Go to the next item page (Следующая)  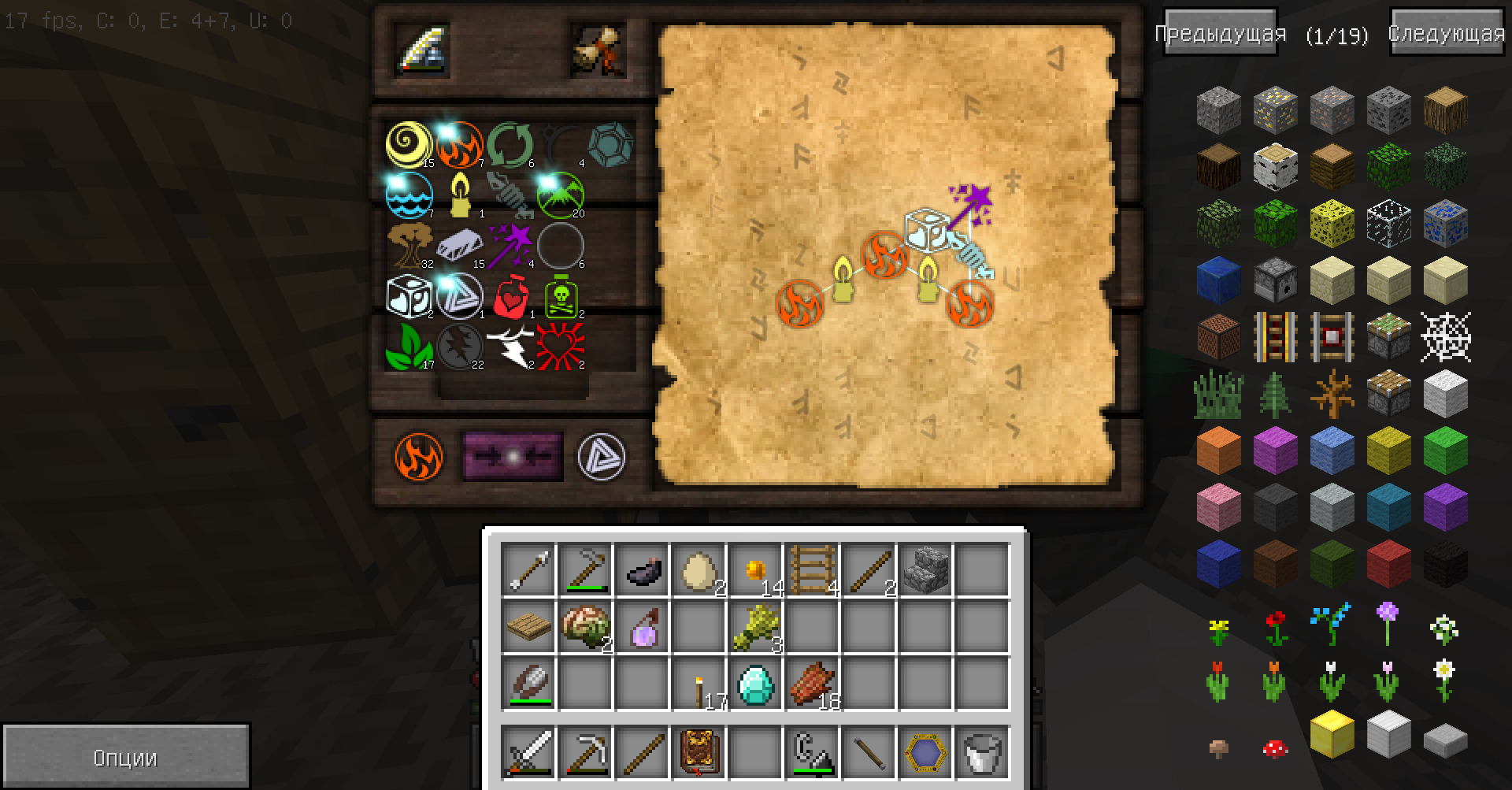click(x=1446, y=33)
